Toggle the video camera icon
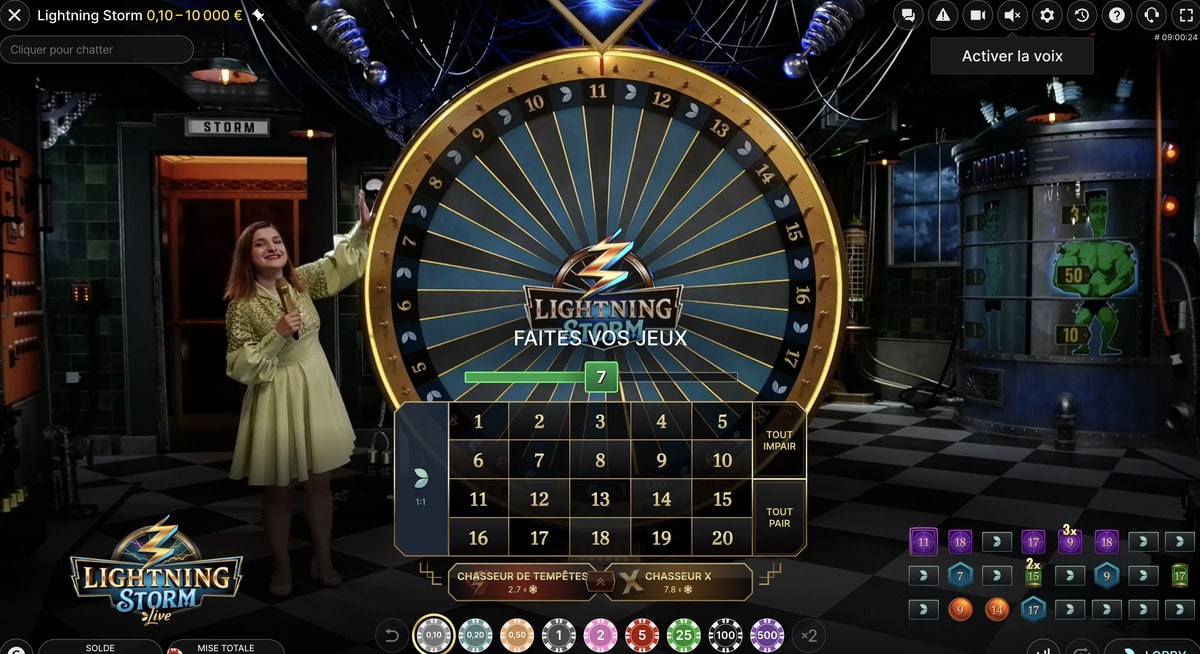 pyautogui.click(x=977, y=15)
